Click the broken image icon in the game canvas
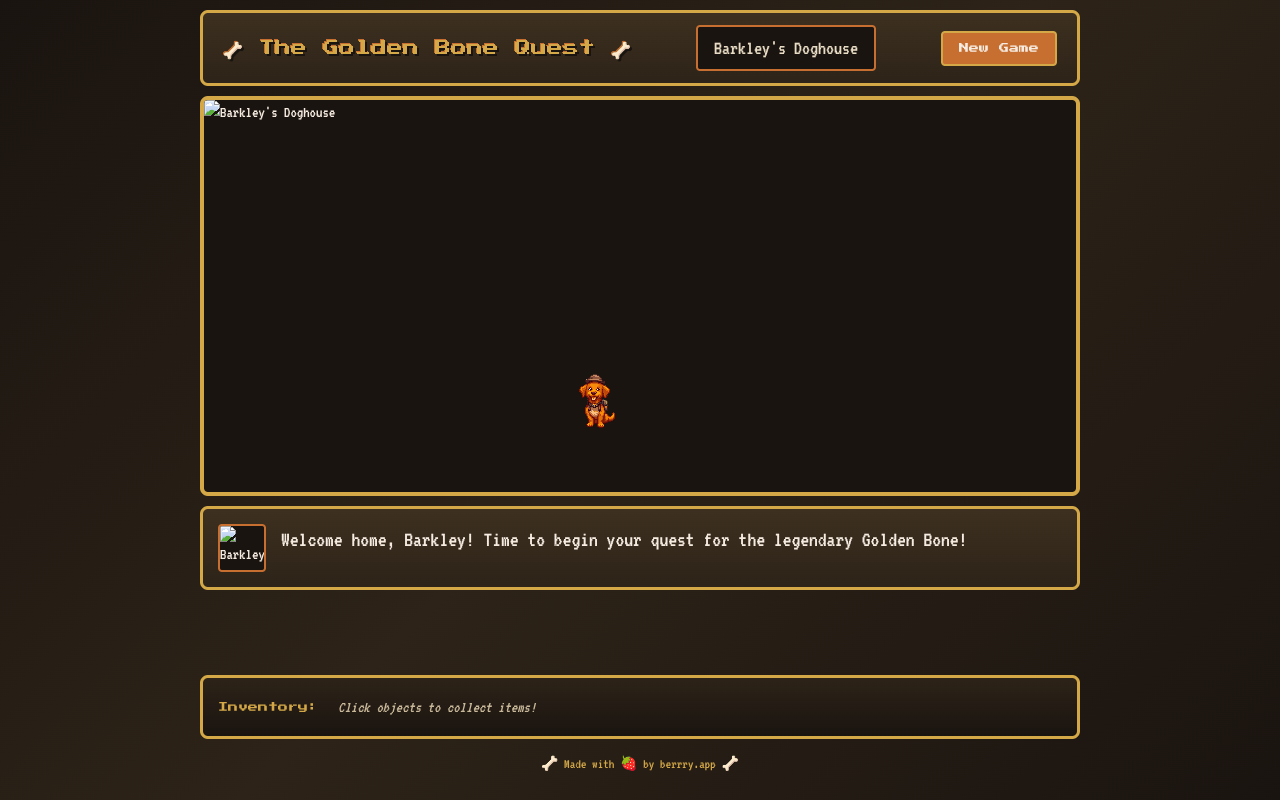1280x800 pixels. (x=210, y=111)
